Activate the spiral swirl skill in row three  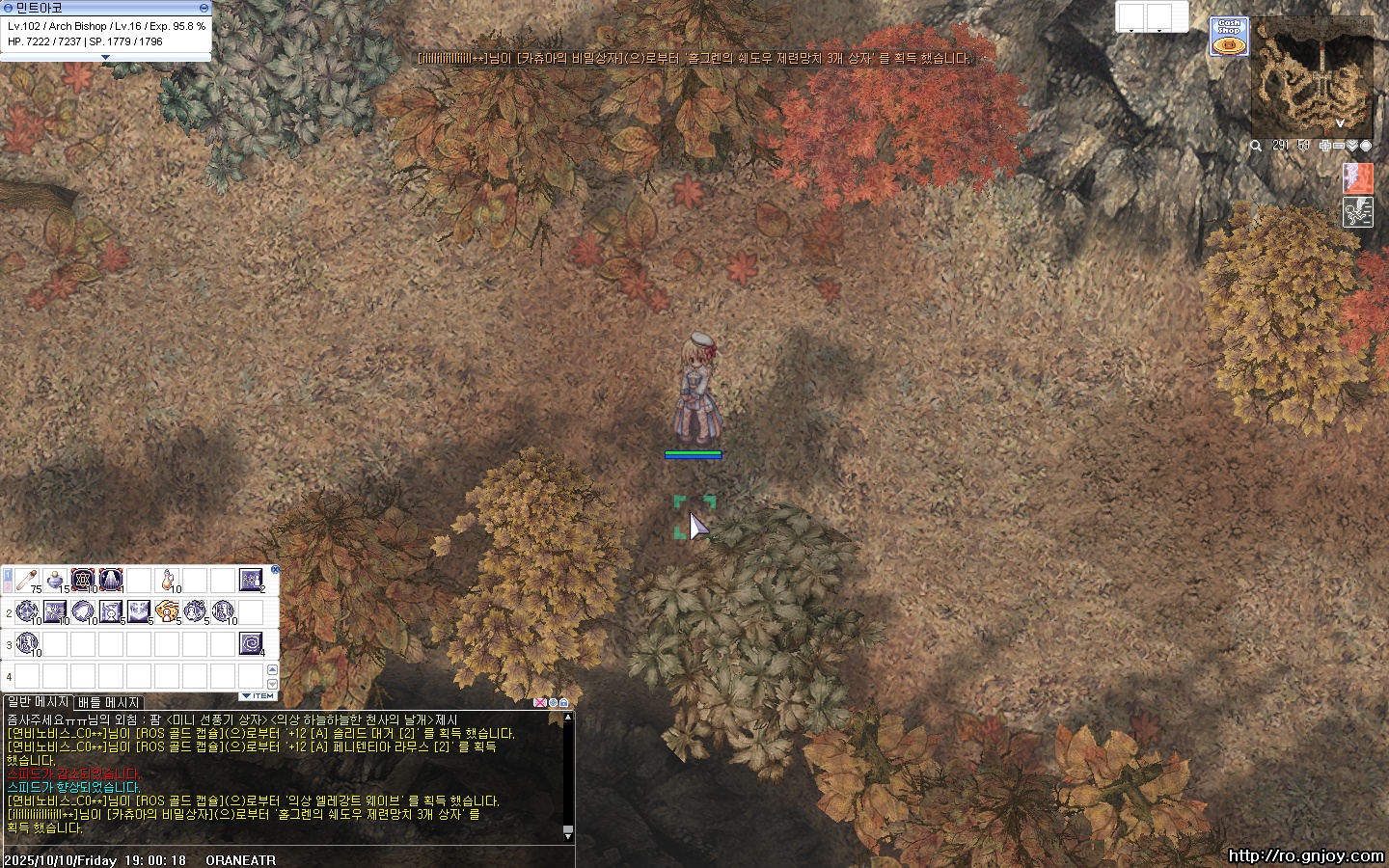point(251,642)
